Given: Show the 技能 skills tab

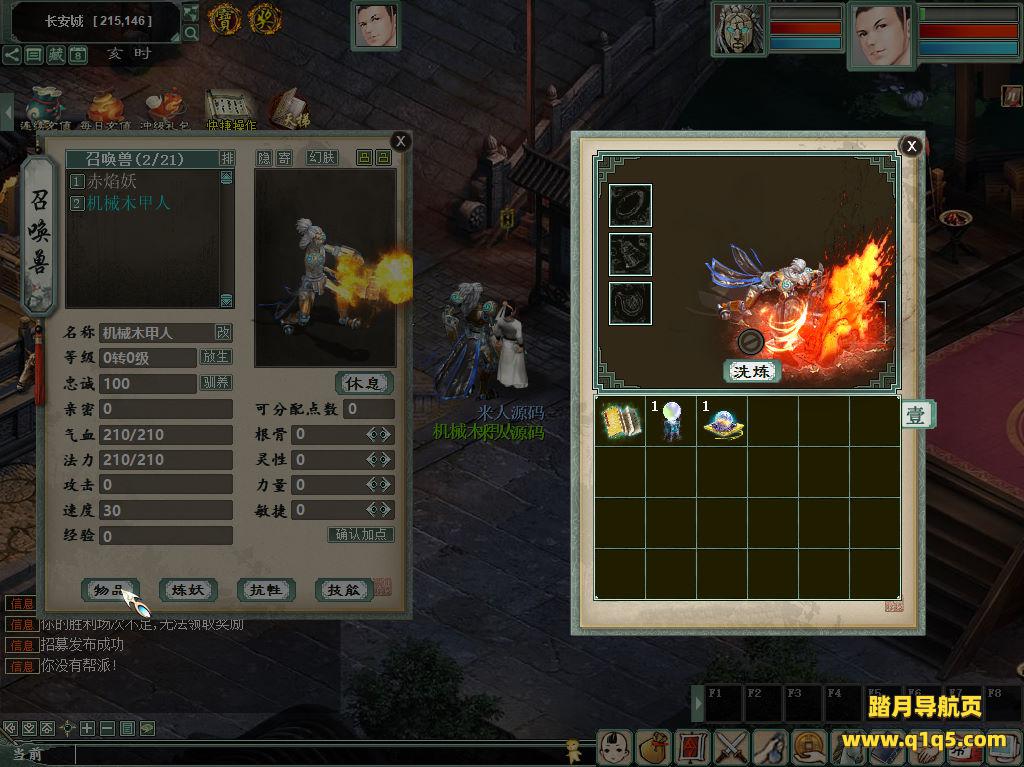Looking at the screenshot, I should (344, 590).
